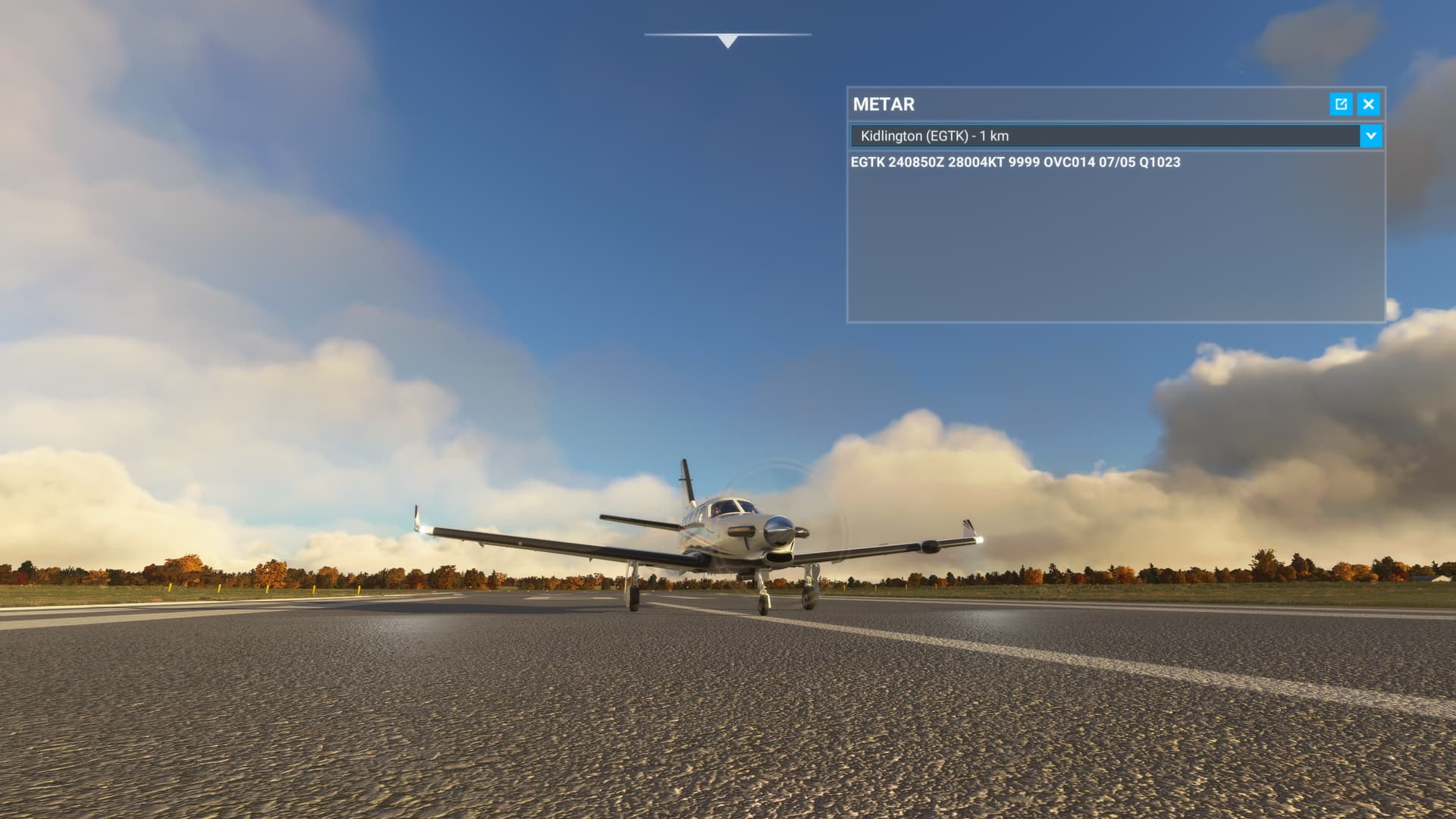Open the Kidlington (EGTK) station dropdown
Viewport: 1456px width, 819px height.
pos(1370,136)
